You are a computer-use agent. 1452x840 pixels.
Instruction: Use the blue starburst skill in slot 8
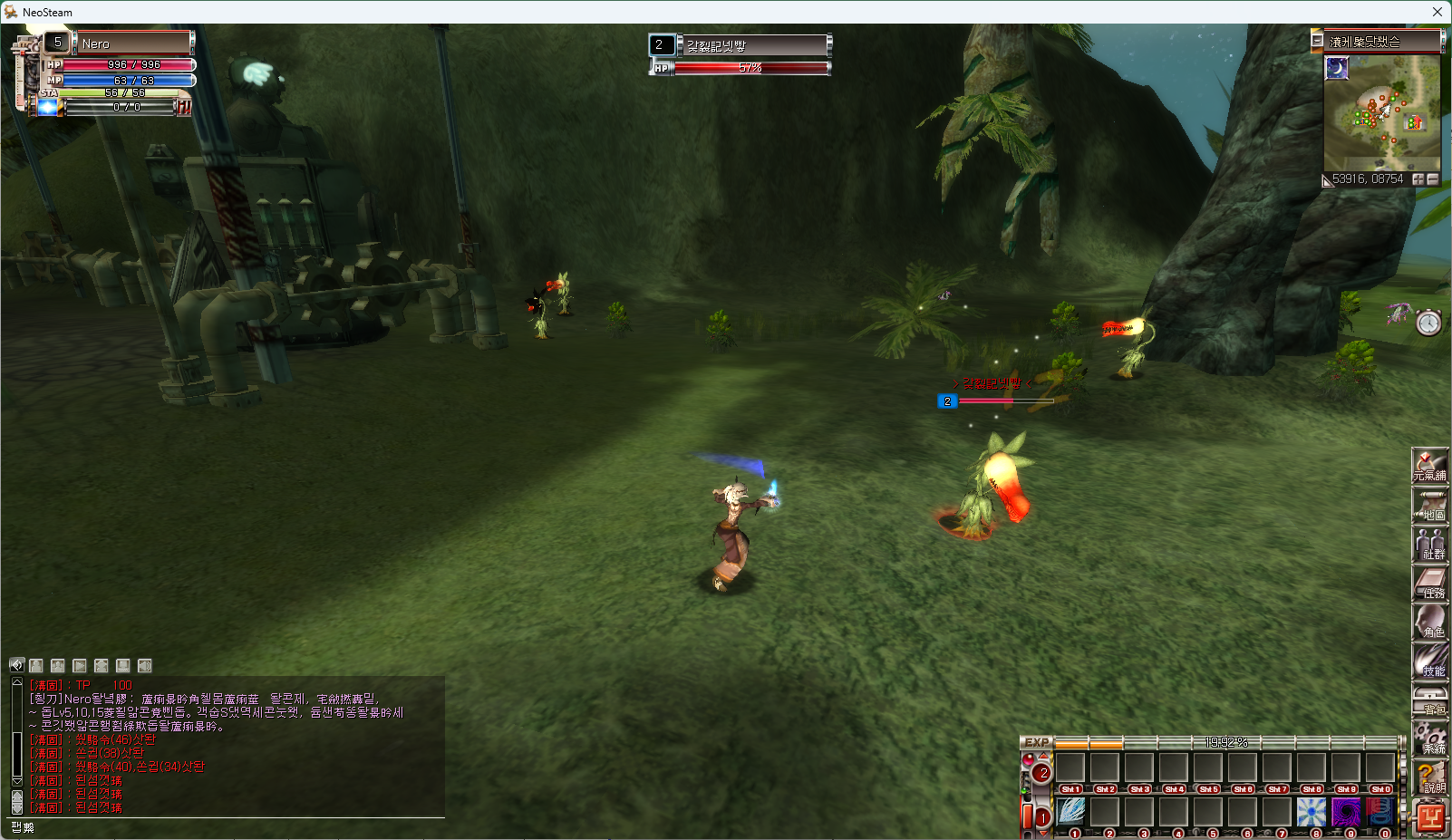pos(1312,812)
